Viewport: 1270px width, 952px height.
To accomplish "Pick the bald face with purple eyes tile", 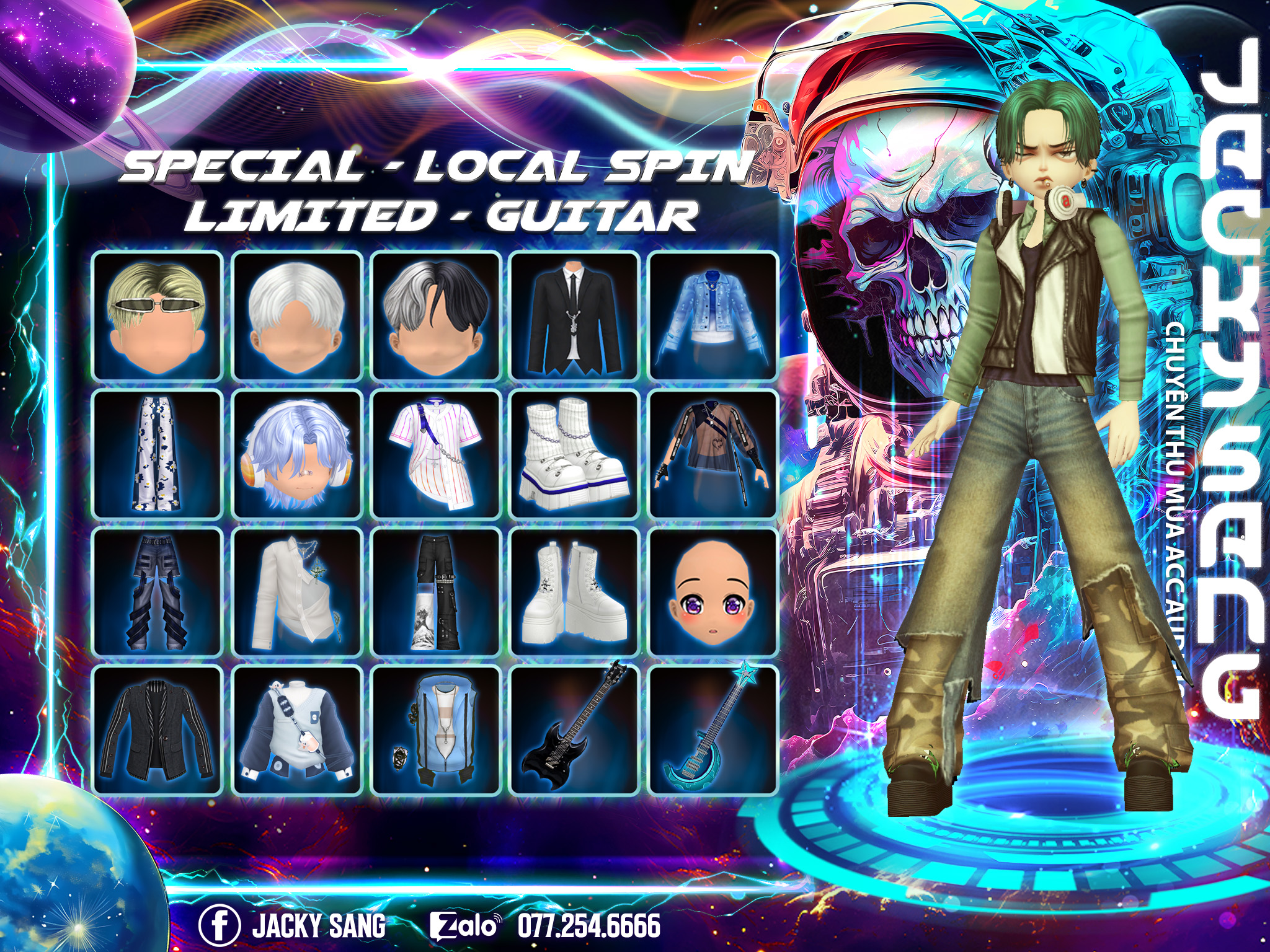I will pos(713,593).
